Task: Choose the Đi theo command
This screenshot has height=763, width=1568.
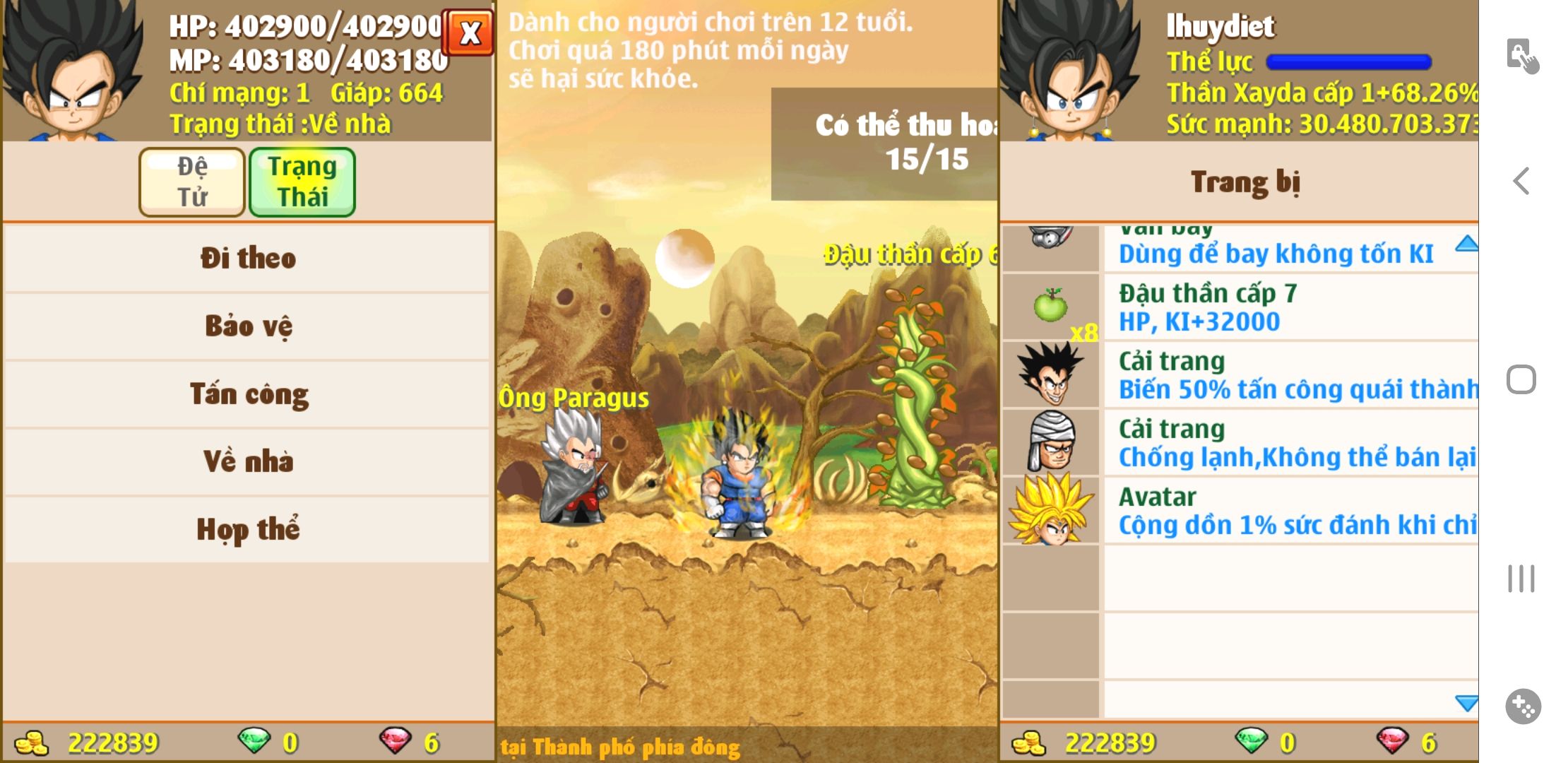Action: (247, 258)
